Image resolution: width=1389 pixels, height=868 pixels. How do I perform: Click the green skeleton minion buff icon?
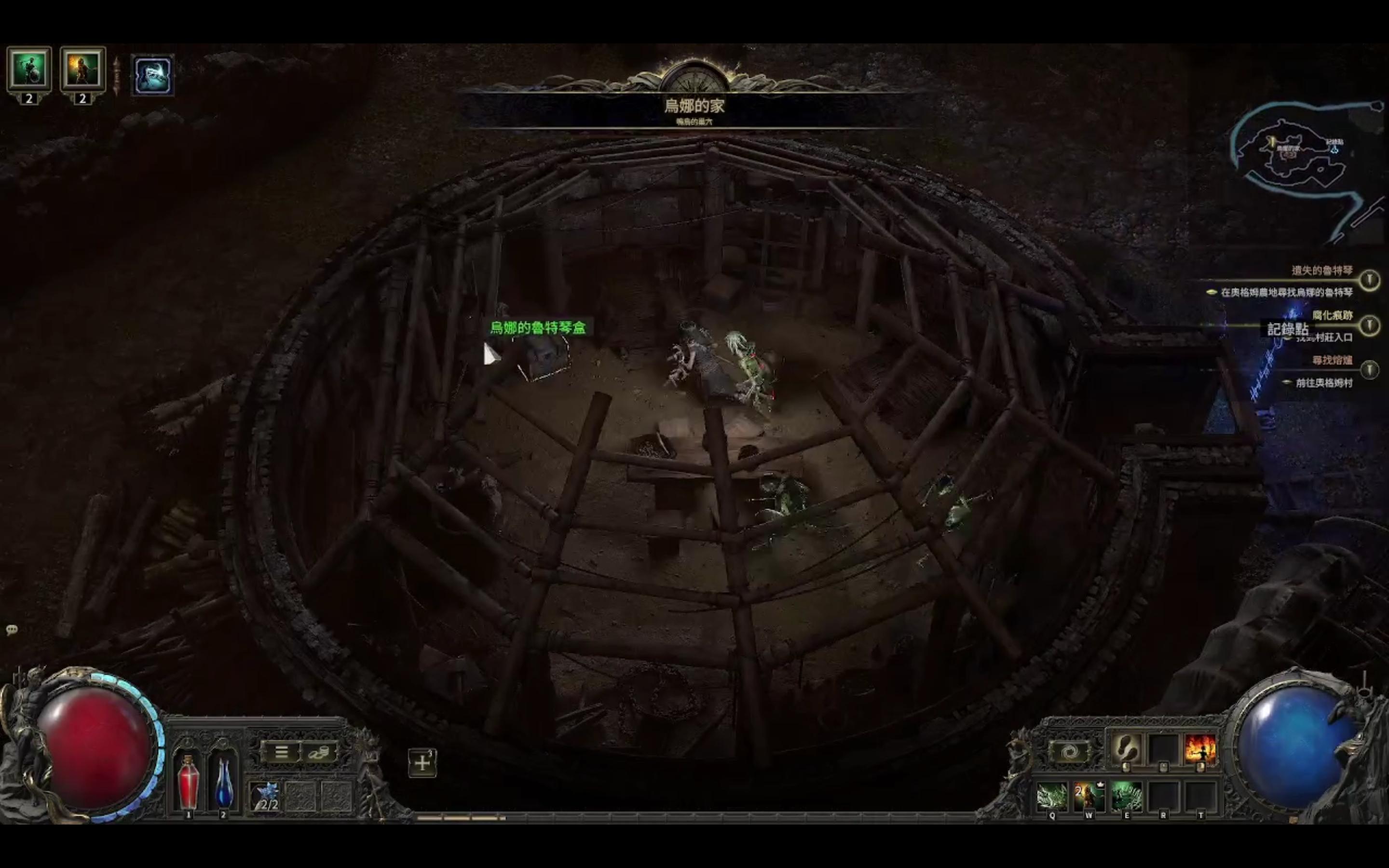[x=29, y=69]
